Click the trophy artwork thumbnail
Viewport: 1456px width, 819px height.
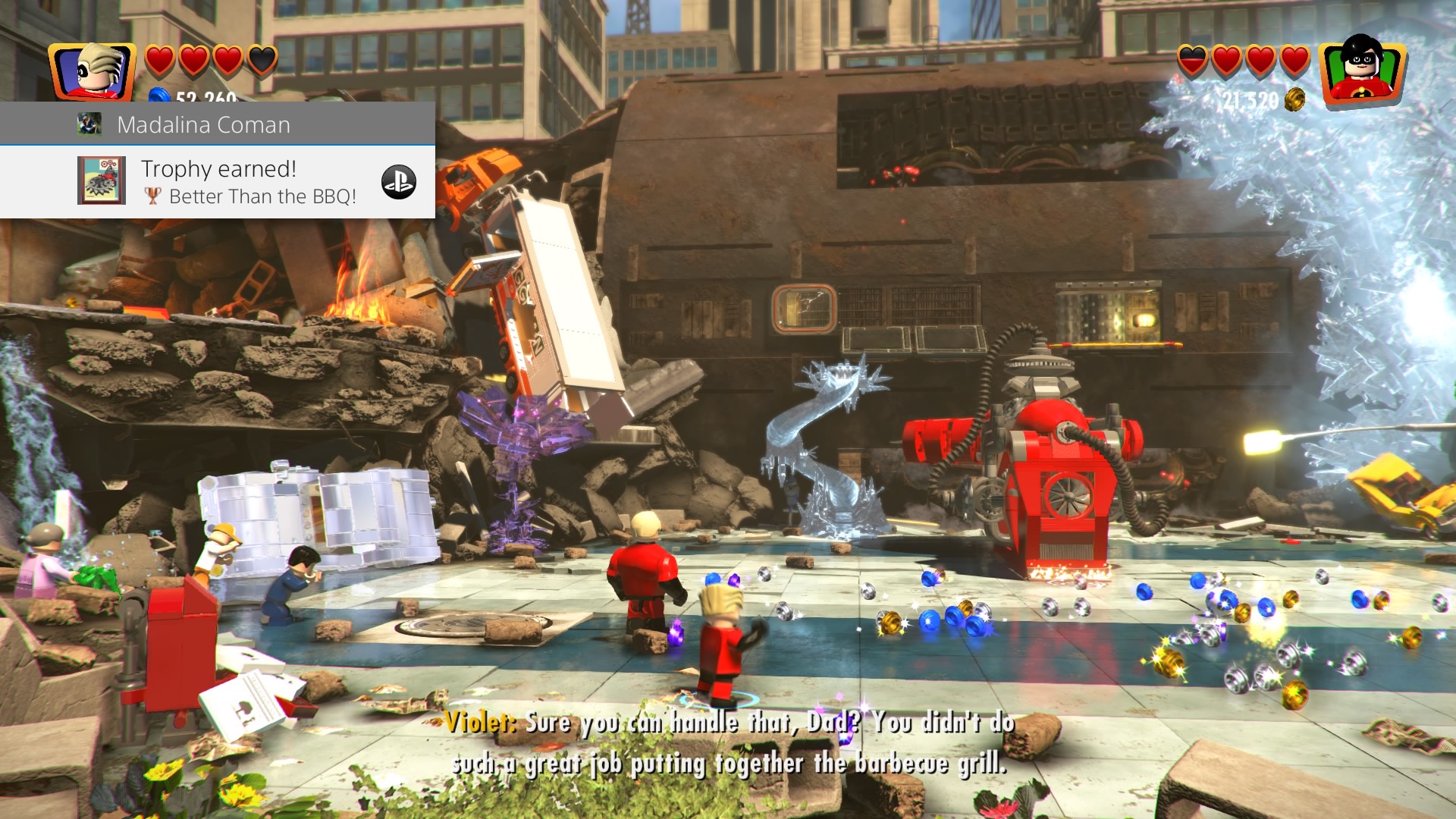click(102, 180)
